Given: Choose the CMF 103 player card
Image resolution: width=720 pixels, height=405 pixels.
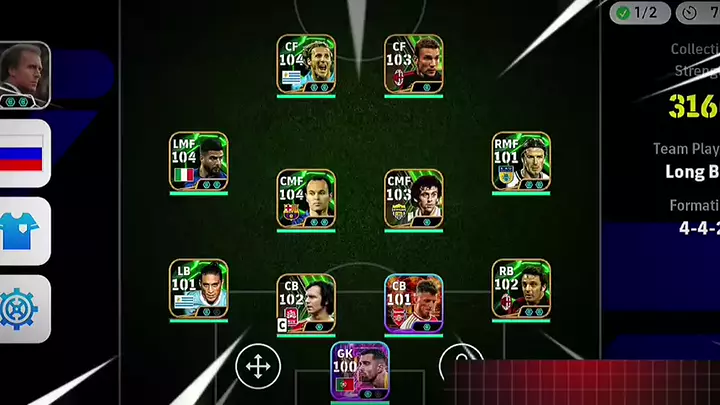Looking at the screenshot, I should [x=414, y=198].
